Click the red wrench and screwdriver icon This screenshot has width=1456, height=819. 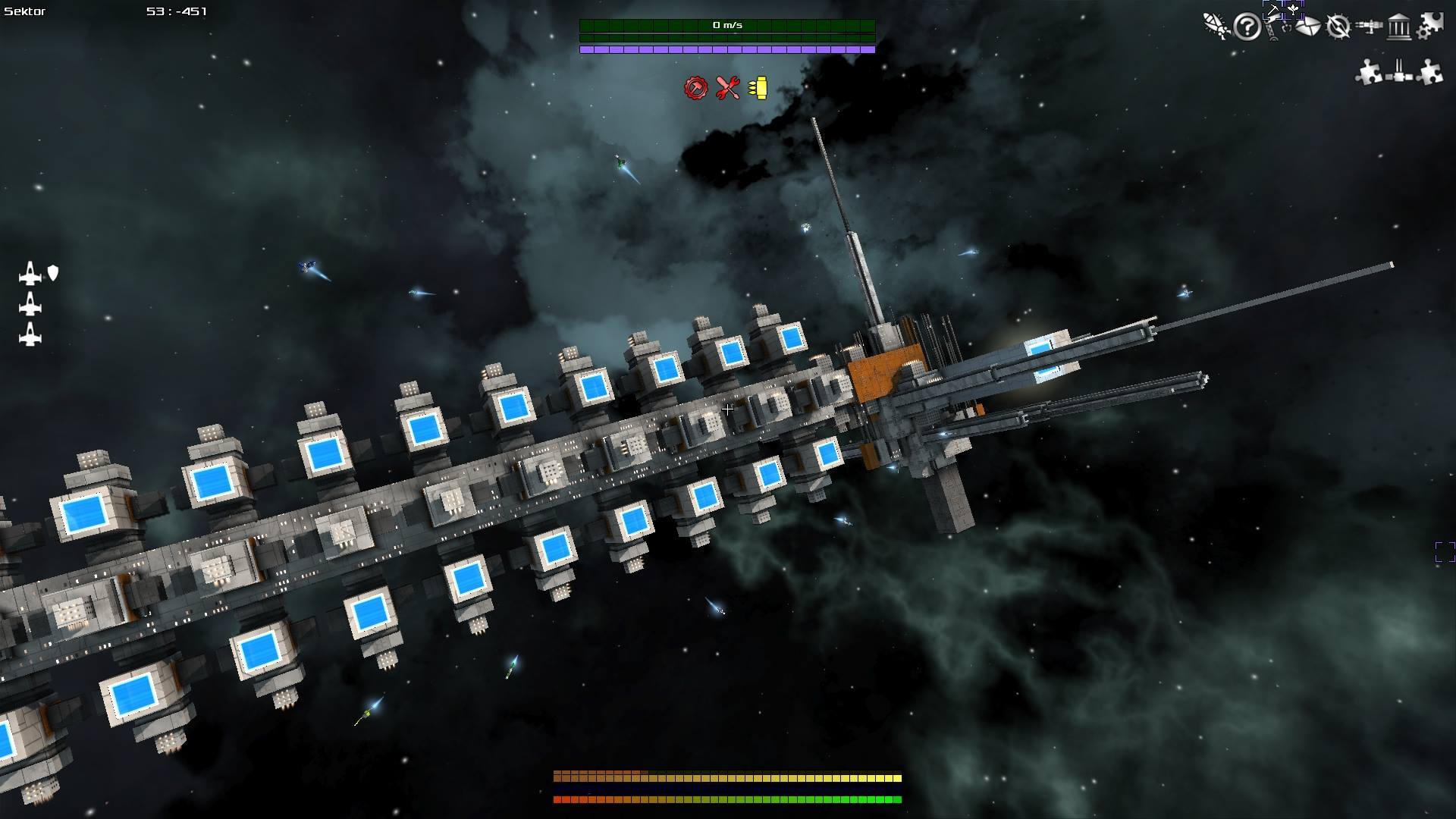(727, 88)
